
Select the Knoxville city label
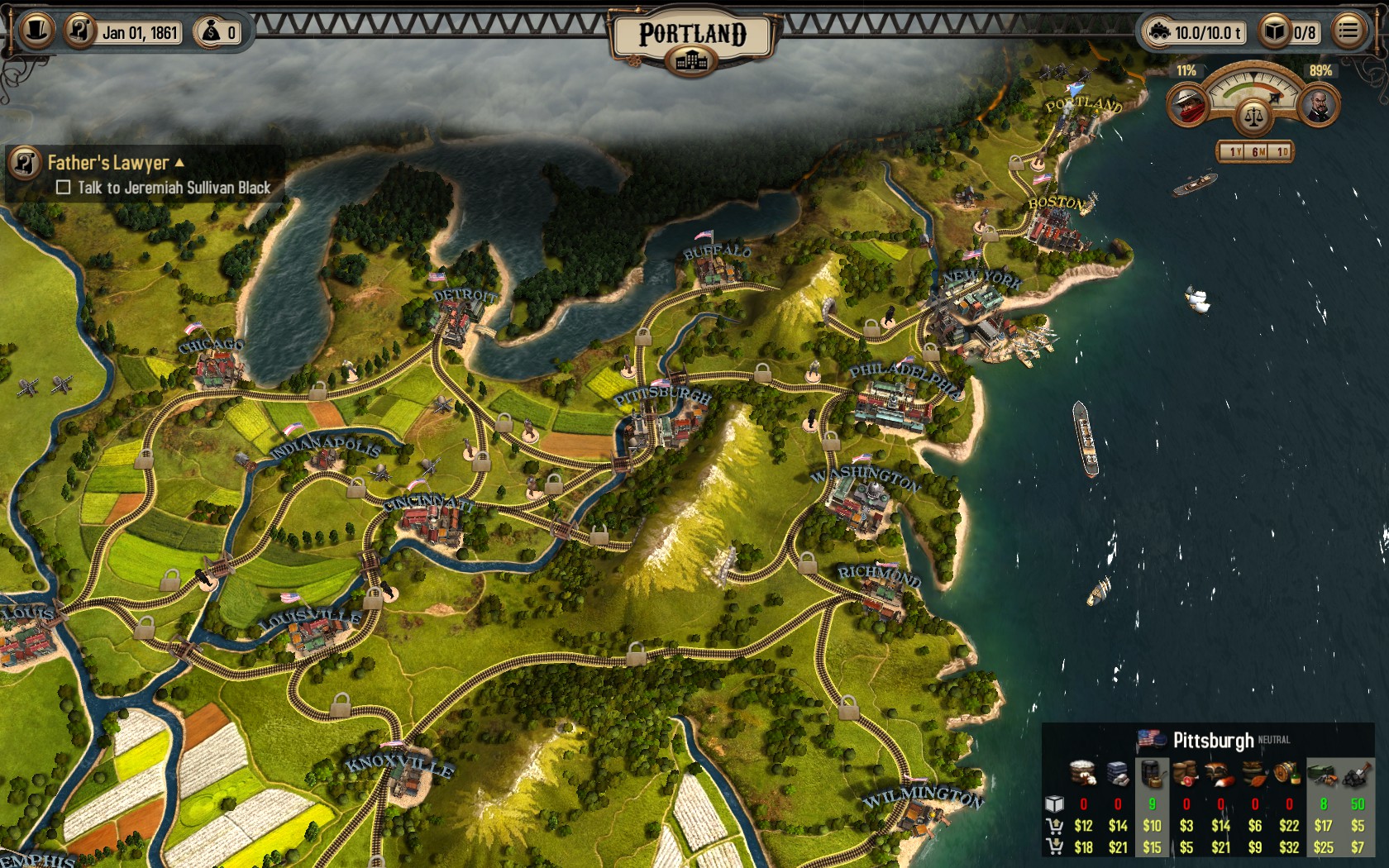(x=399, y=765)
